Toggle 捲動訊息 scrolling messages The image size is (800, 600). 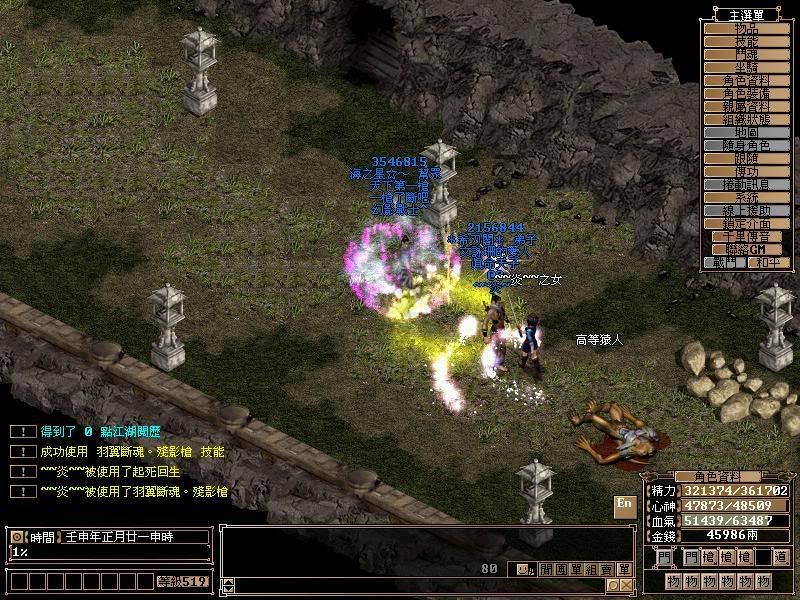click(x=746, y=184)
